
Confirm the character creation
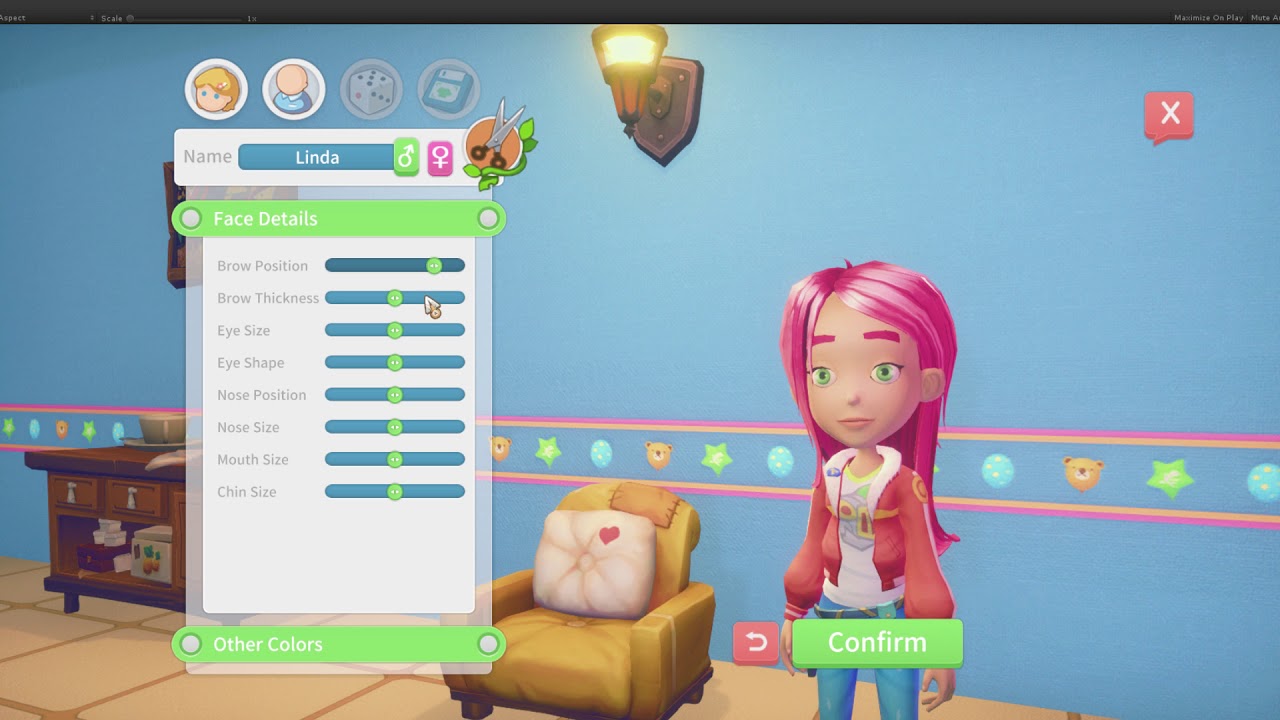coord(877,643)
